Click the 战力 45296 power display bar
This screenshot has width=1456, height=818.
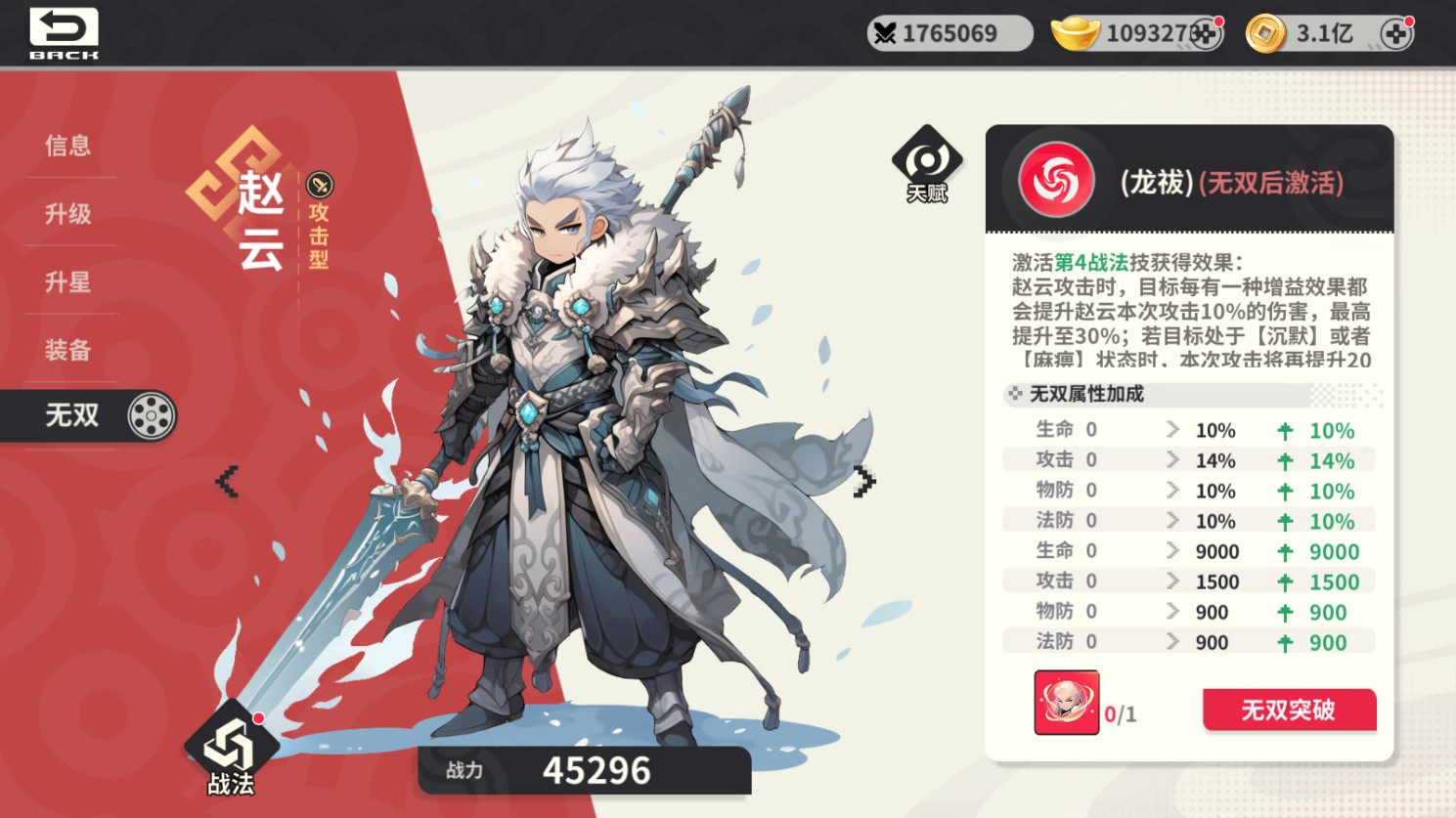pos(584,770)
